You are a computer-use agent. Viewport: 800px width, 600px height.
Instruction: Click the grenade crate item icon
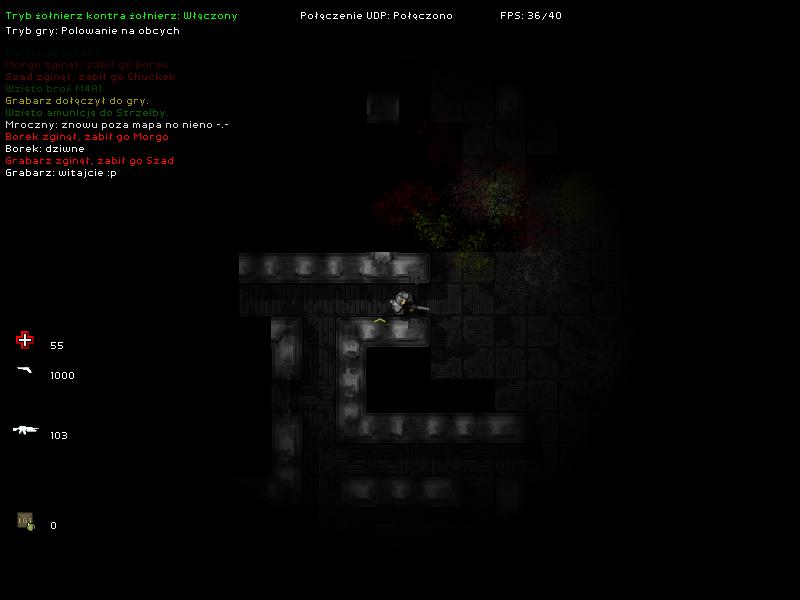[x=25, y=521]
